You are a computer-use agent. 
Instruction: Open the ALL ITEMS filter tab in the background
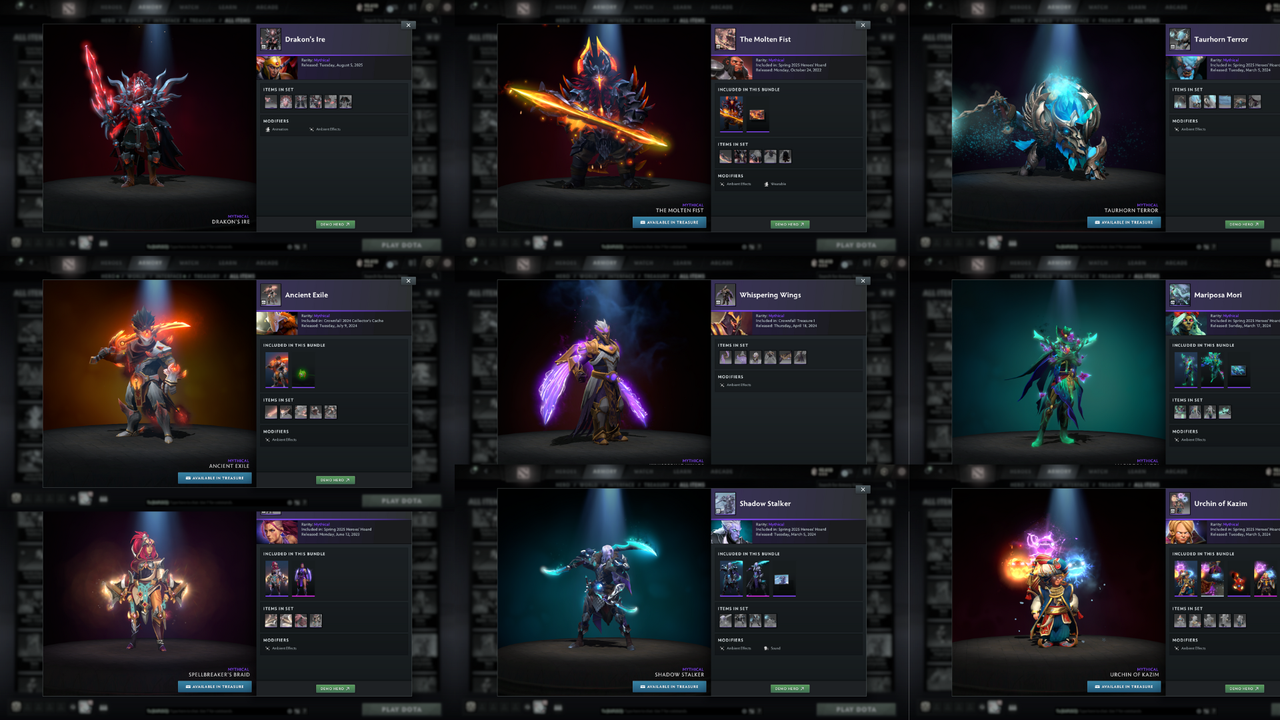coord(238,20)
